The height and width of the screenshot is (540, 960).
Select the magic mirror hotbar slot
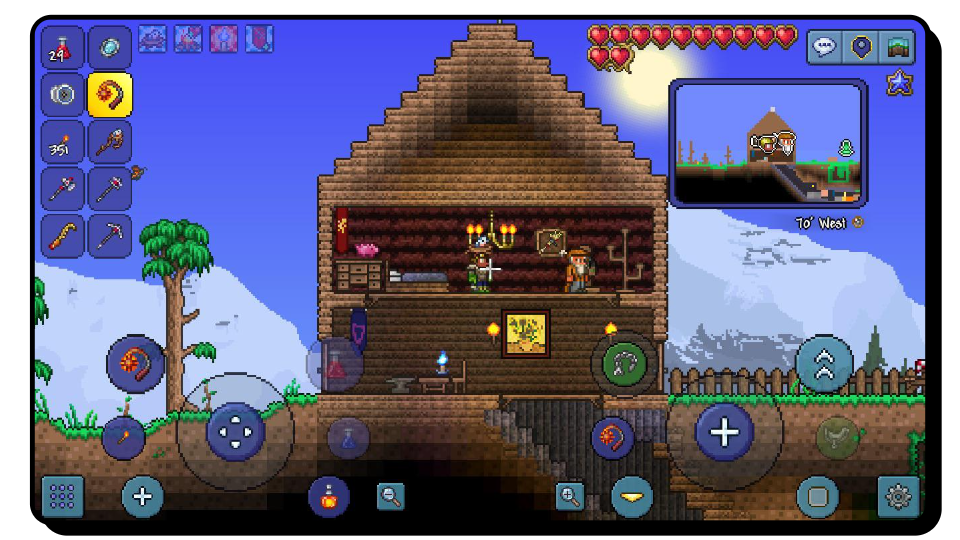point(109,49)
